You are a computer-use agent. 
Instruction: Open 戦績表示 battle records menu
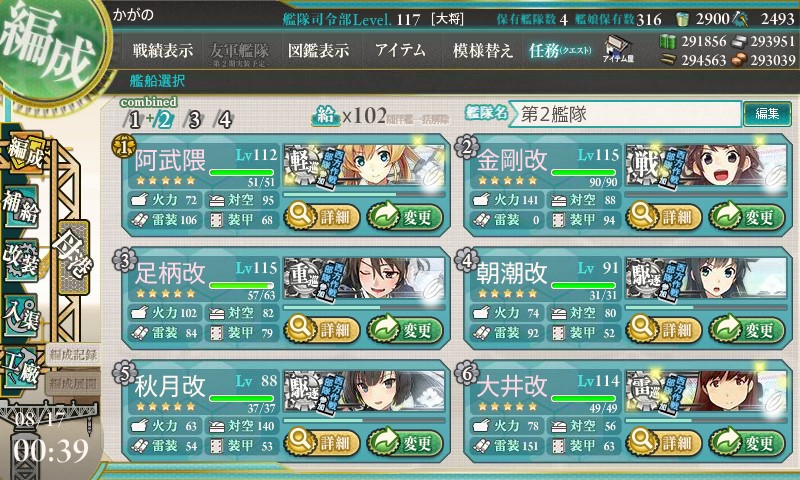[163, 50]
